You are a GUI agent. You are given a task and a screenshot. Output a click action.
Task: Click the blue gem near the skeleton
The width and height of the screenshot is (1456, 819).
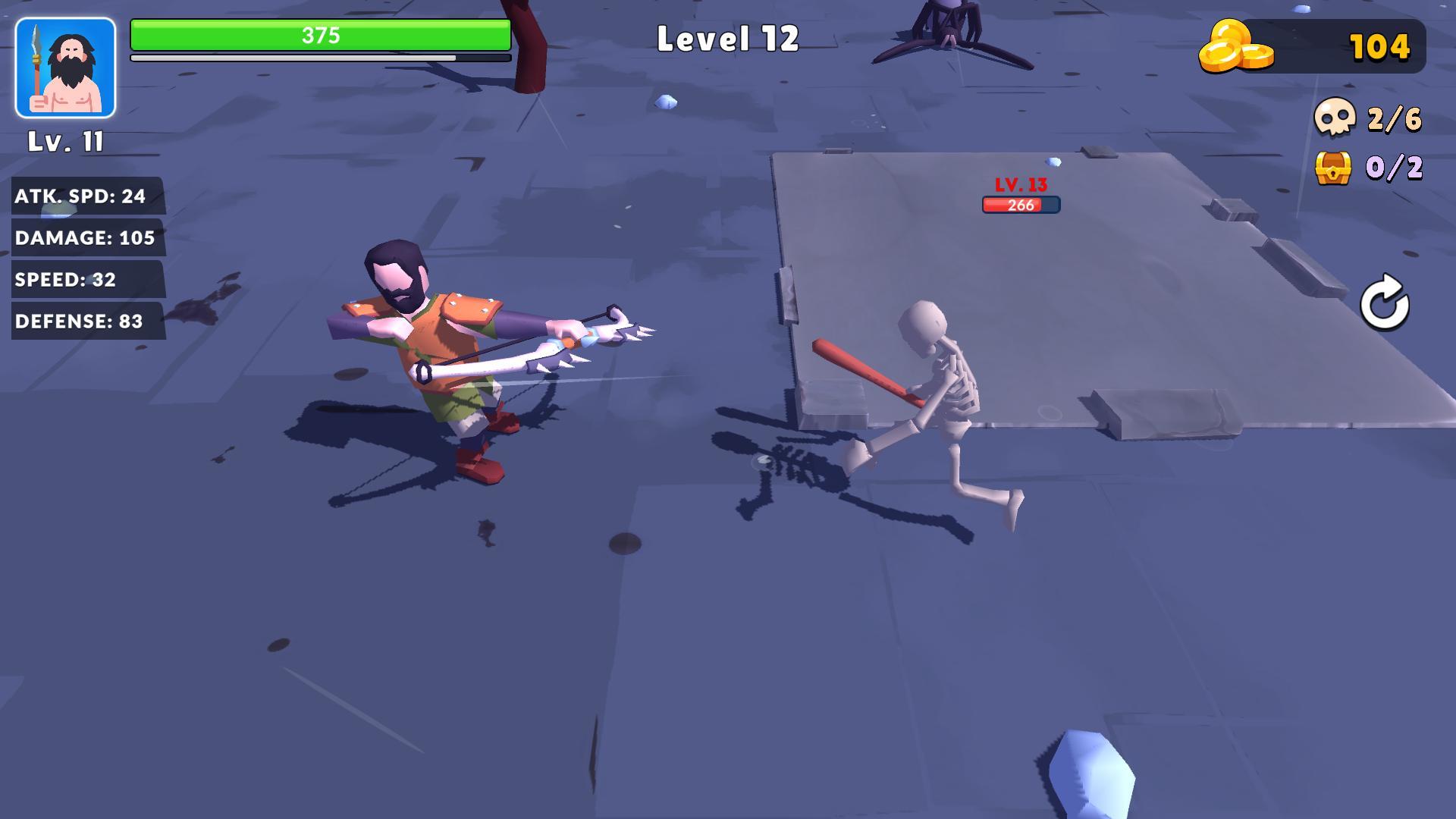click(x=1051, y=160)
